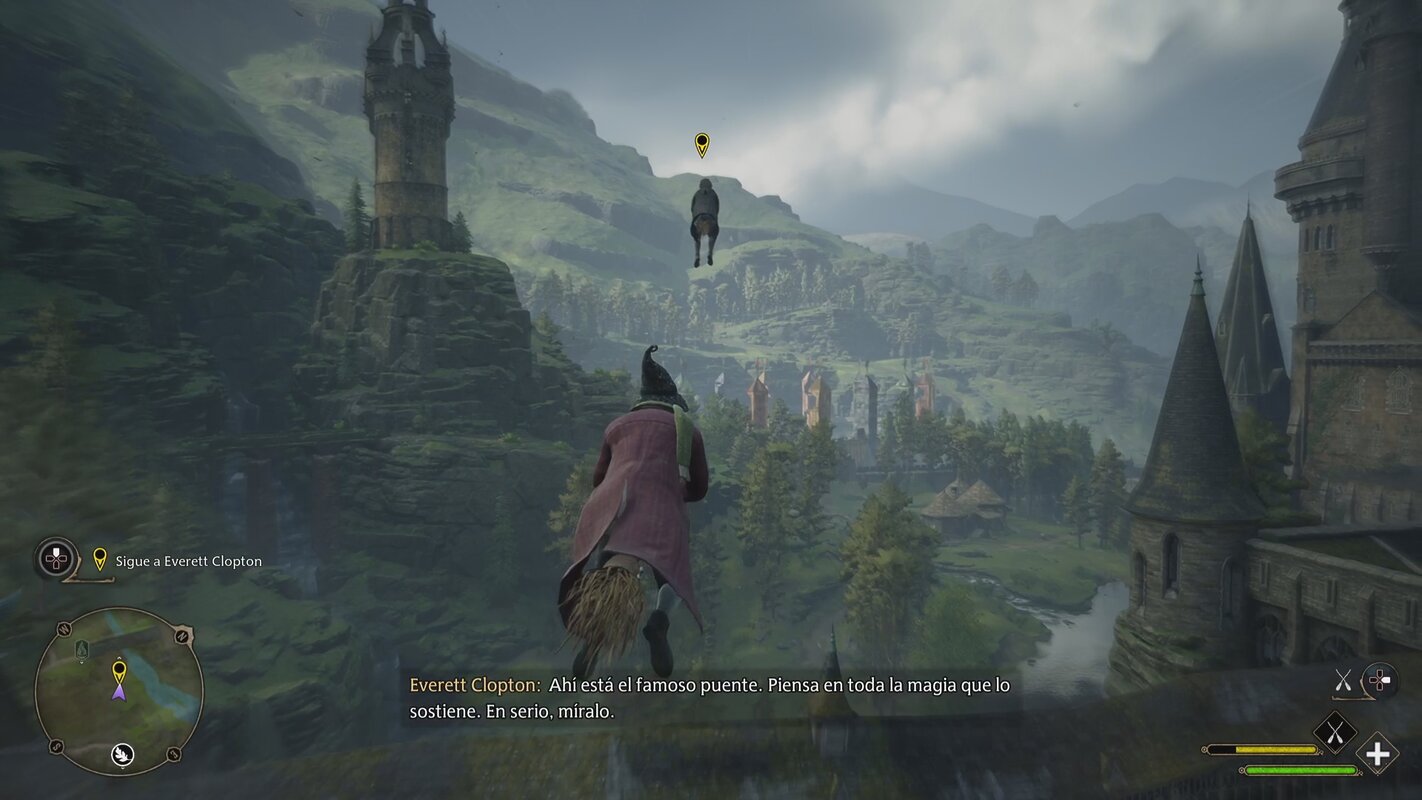Image resolution: width=1422 pixels, height=800 pixels.
Task: Click the small crossed brooms icon above the slots
Action: coord(1344,679)
